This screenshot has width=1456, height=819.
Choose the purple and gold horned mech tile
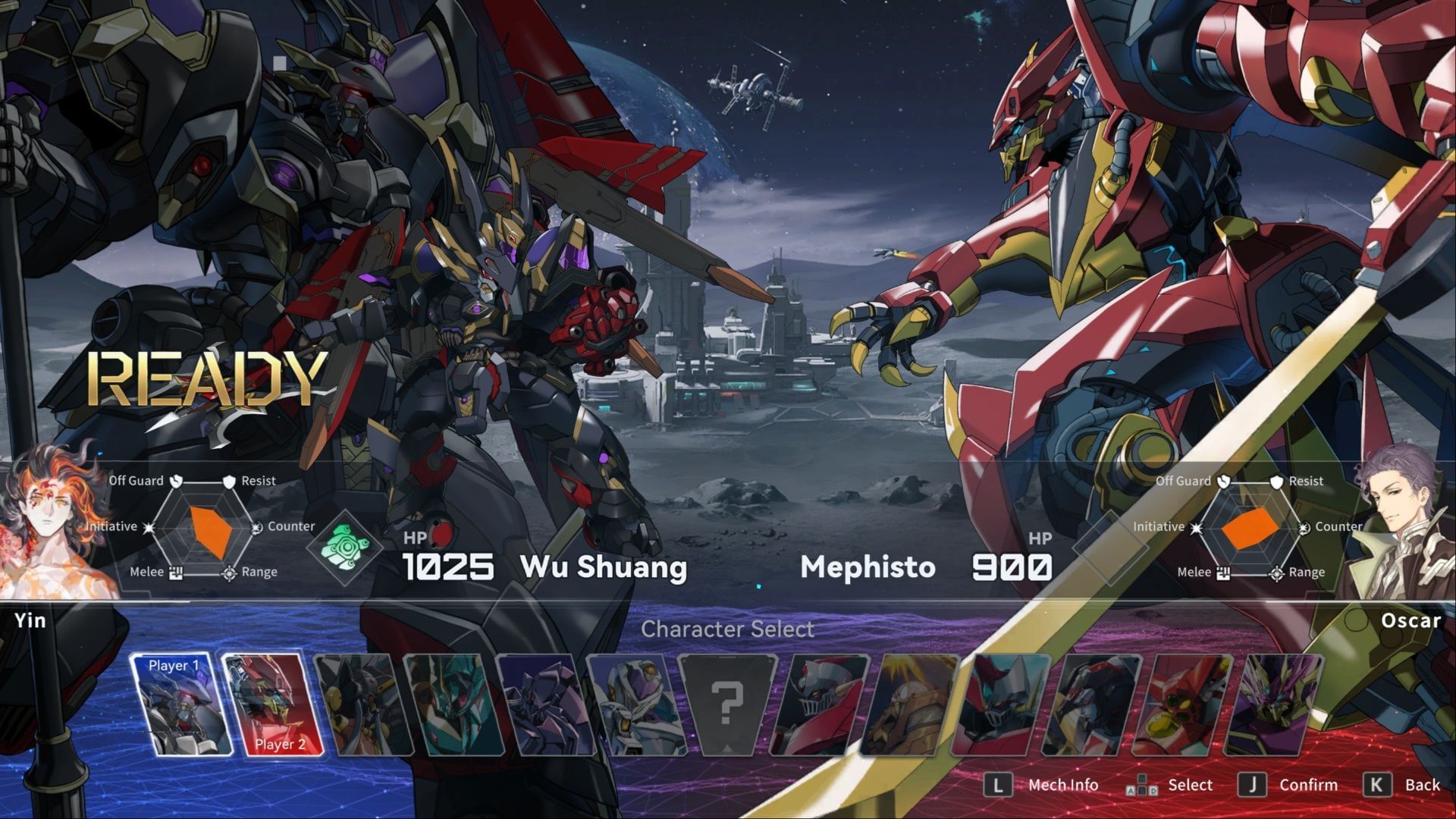(x=1274, y=705)
